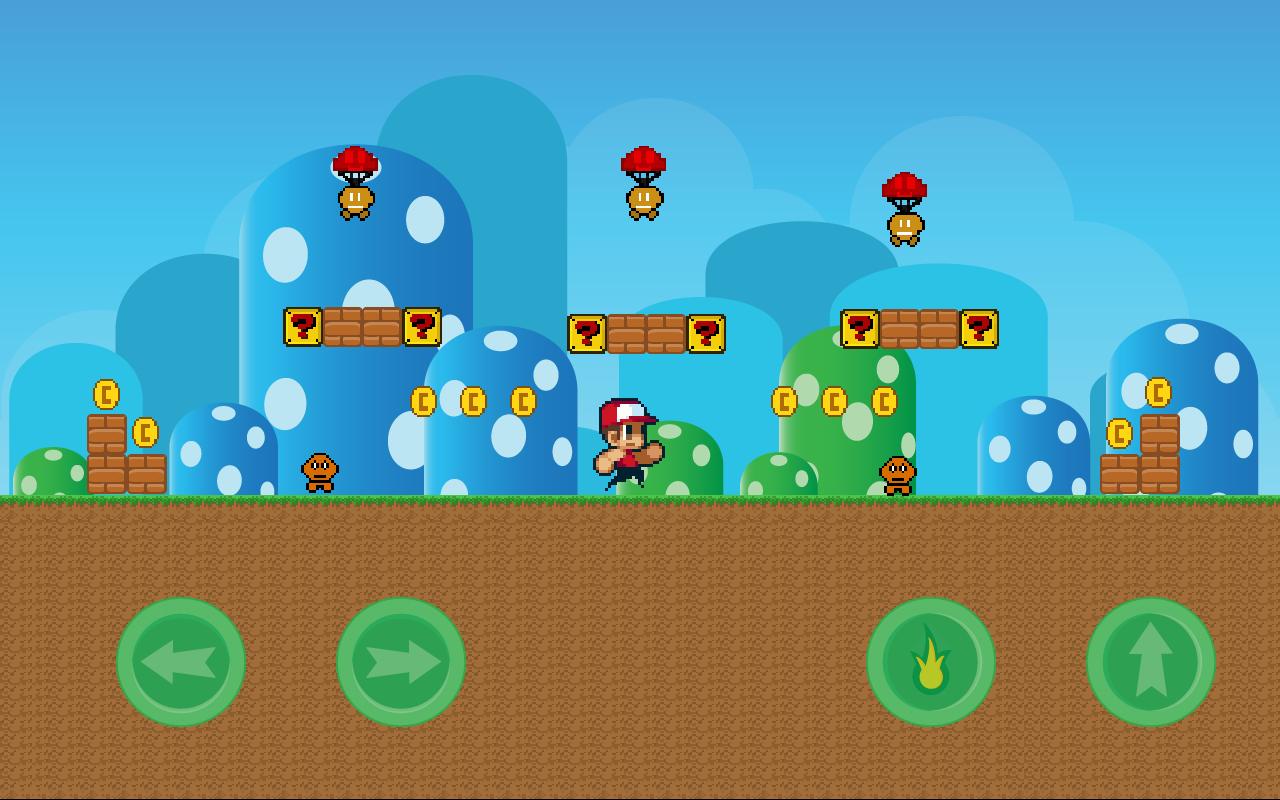Click the rightmost coin near the brick tower
This screenshot has height=800, width=1280.
[1160, 393]
